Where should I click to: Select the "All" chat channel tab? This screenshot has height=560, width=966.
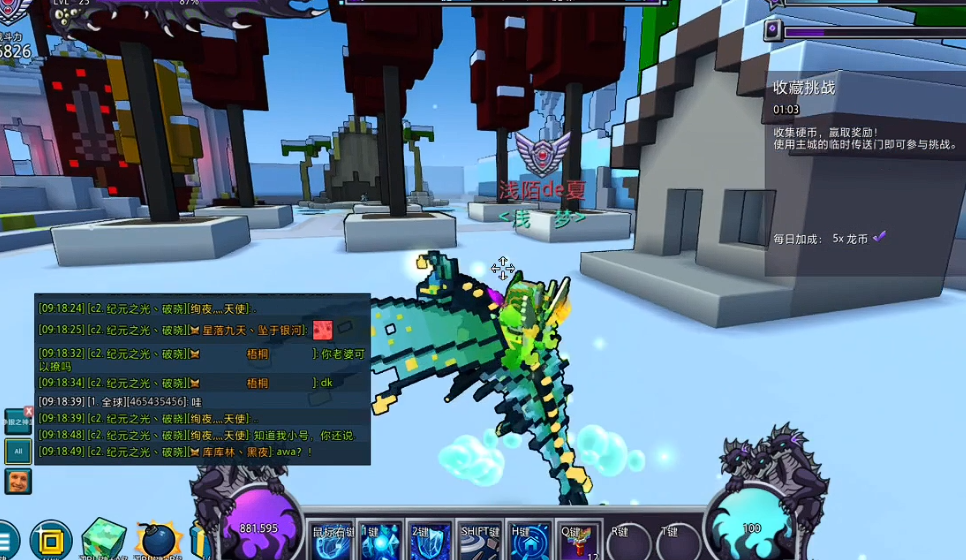pyautogui.click(x=18, y=451)
